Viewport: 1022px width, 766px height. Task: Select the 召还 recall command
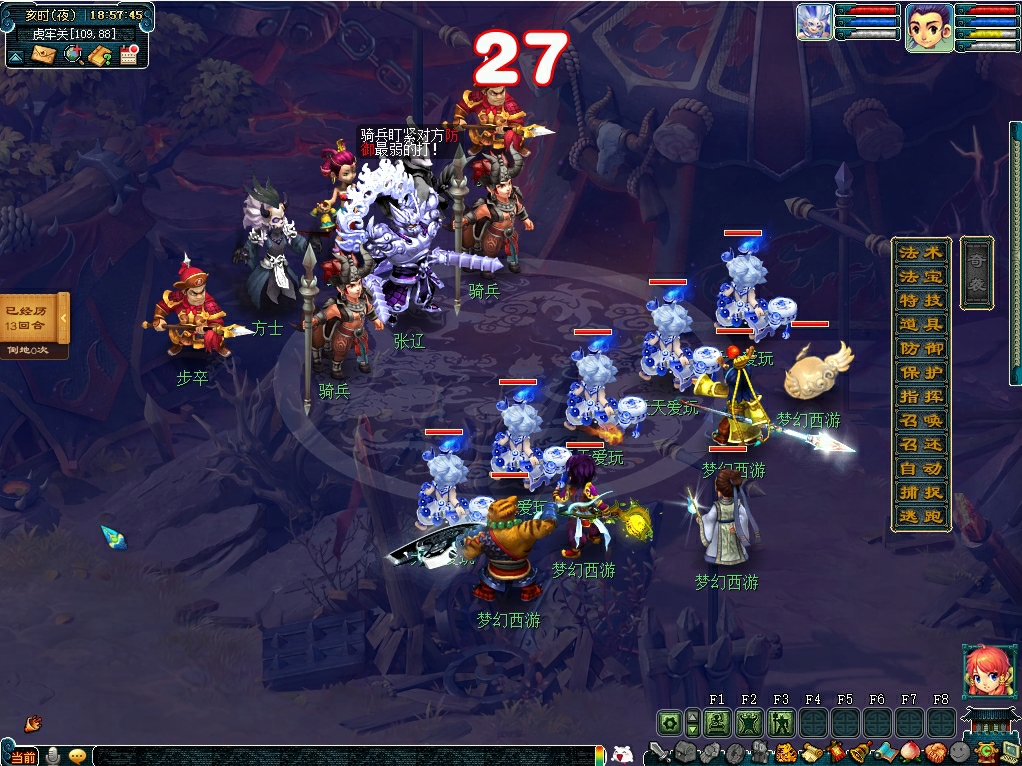click(x=920, y=444)
